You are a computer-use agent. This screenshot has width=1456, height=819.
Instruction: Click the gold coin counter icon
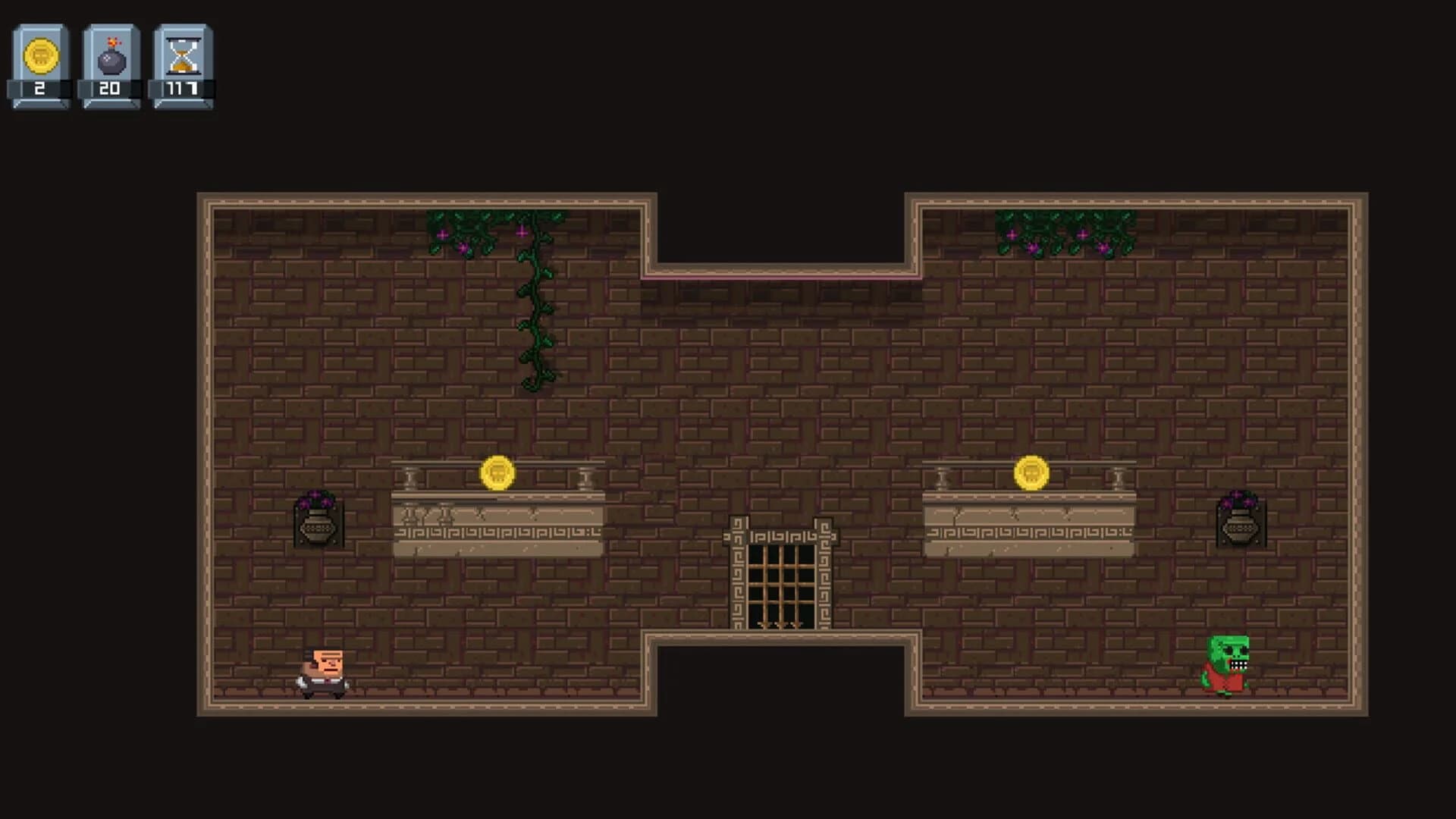39,55
